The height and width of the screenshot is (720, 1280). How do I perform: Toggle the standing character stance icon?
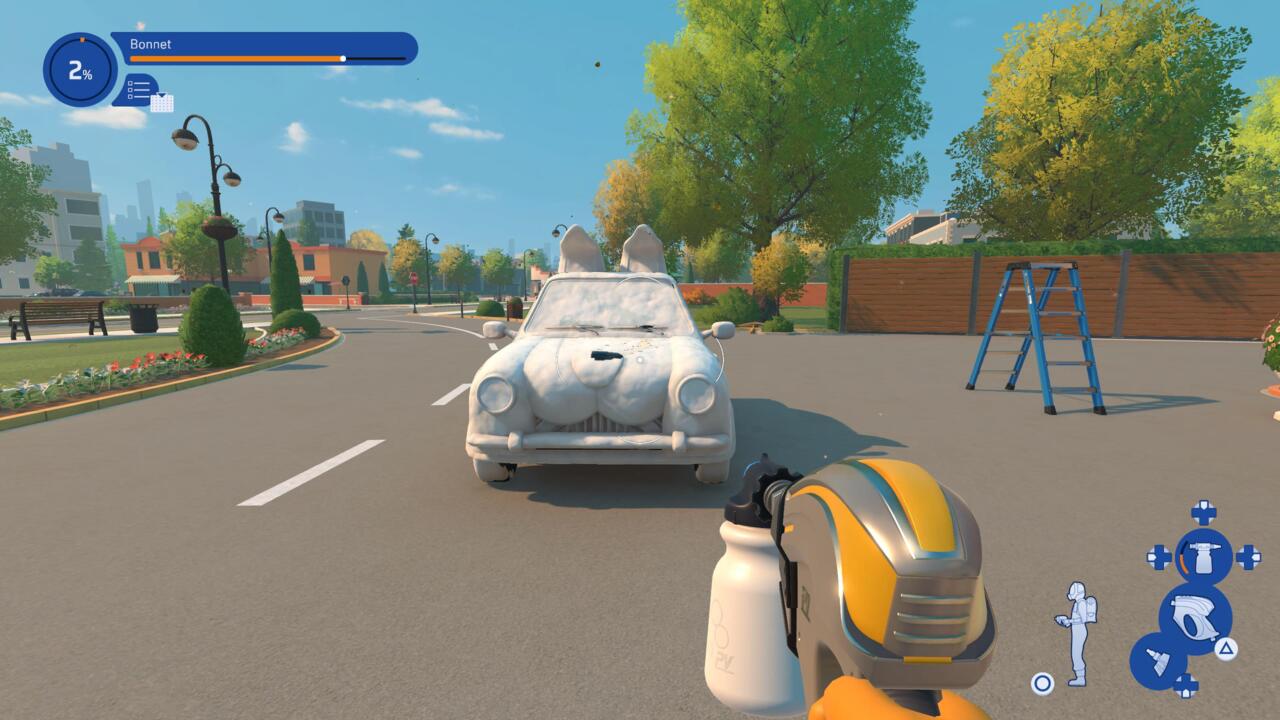[1076, 633]
